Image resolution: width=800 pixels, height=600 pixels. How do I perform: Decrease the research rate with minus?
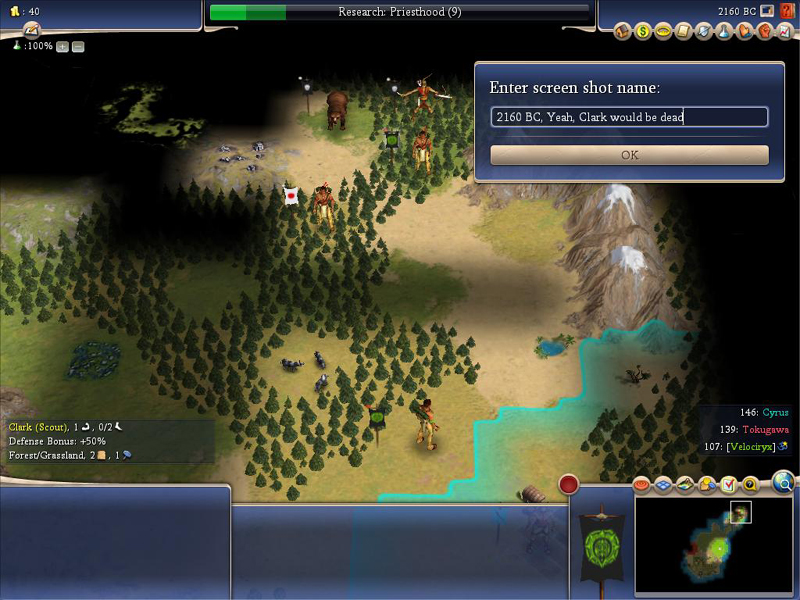[x=78, y=47]
